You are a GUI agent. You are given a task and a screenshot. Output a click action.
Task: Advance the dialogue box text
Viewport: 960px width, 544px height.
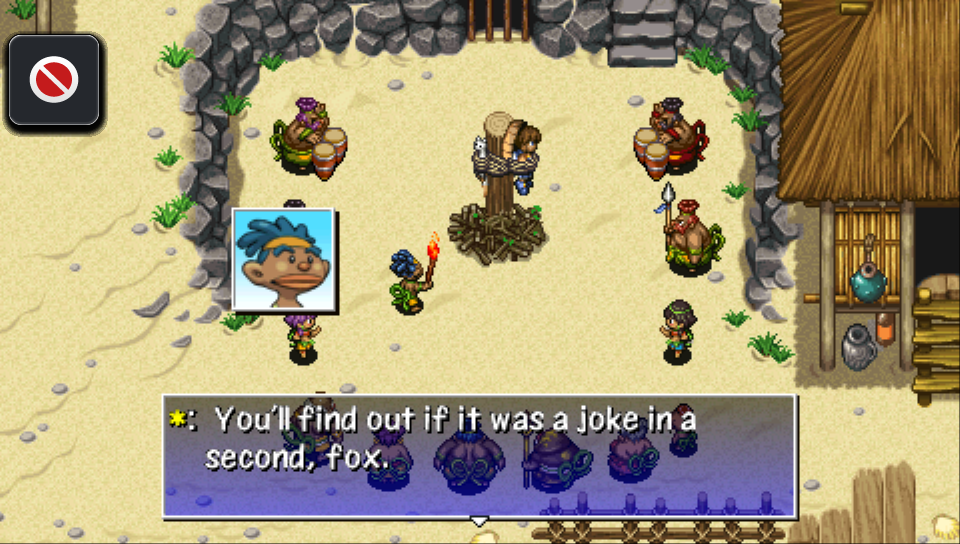(x=479, y=456)
